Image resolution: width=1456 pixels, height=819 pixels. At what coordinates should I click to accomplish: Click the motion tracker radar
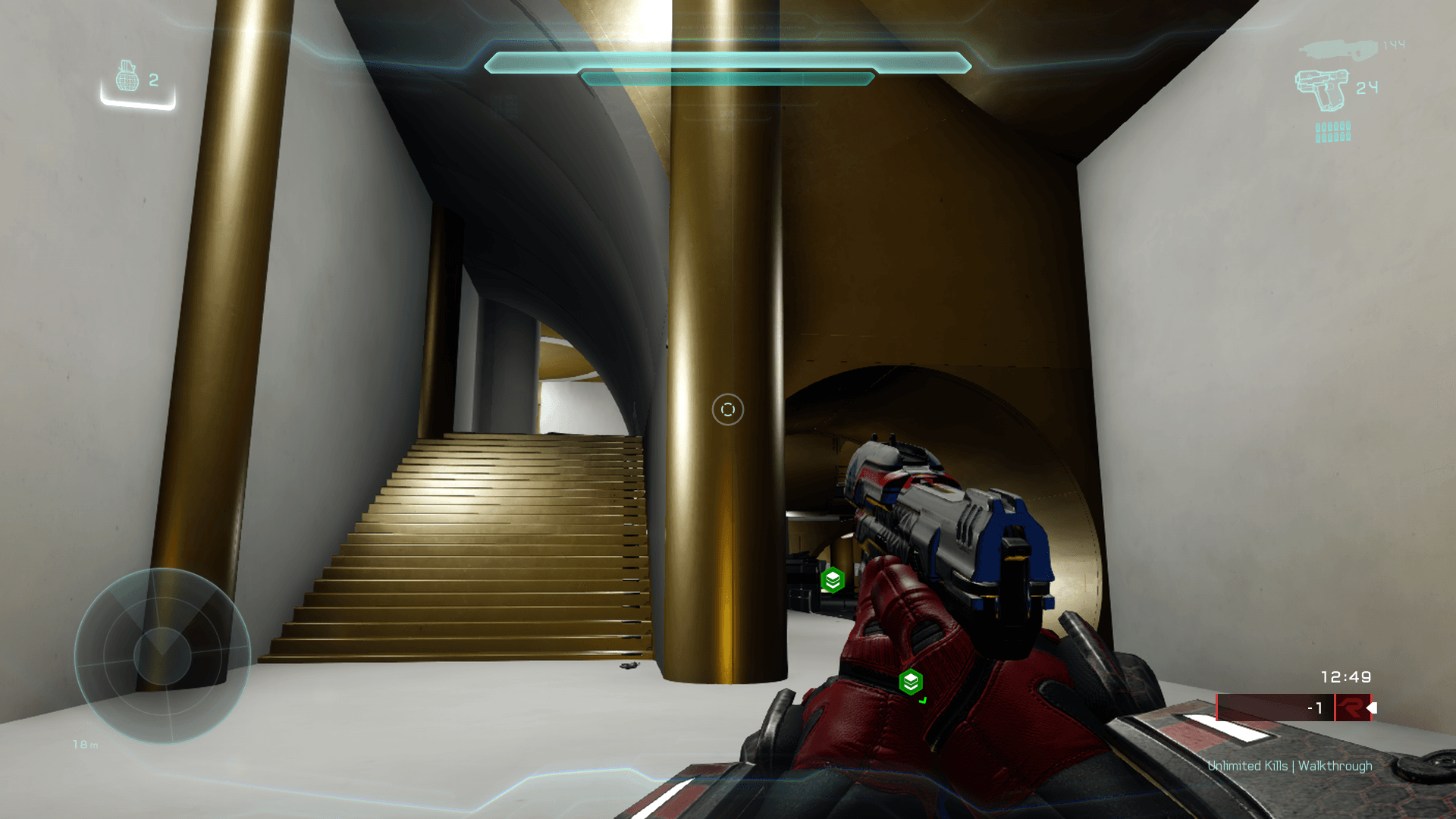click(162, 655)
